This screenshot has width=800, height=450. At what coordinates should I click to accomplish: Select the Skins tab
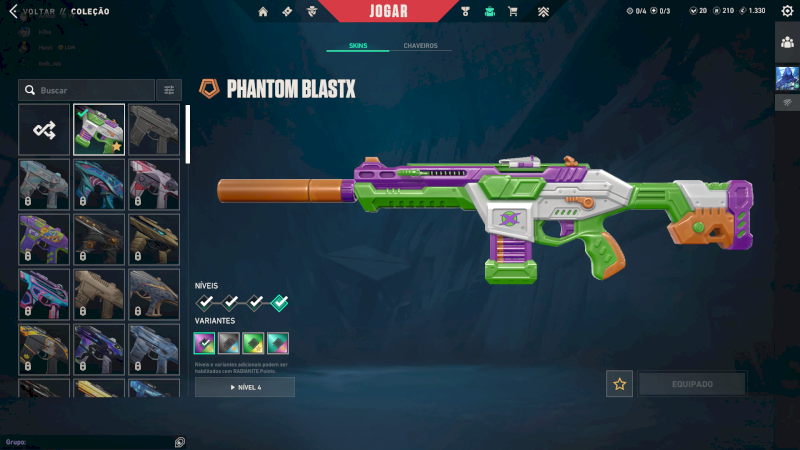click(x=358, y=46)
